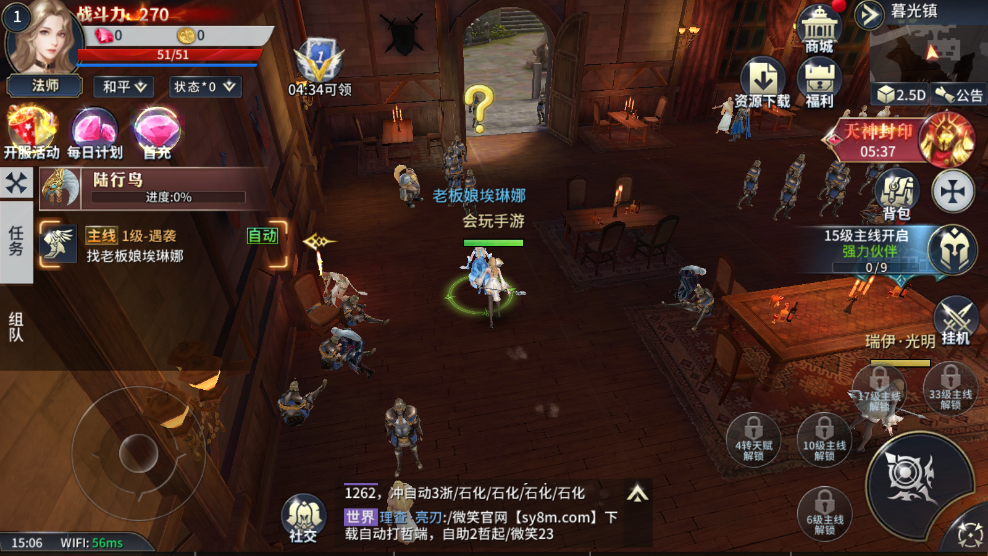The height and width of the screenshot is (556, 988).
Task: Expand the chat box arrow
Action: coord(636,492)
